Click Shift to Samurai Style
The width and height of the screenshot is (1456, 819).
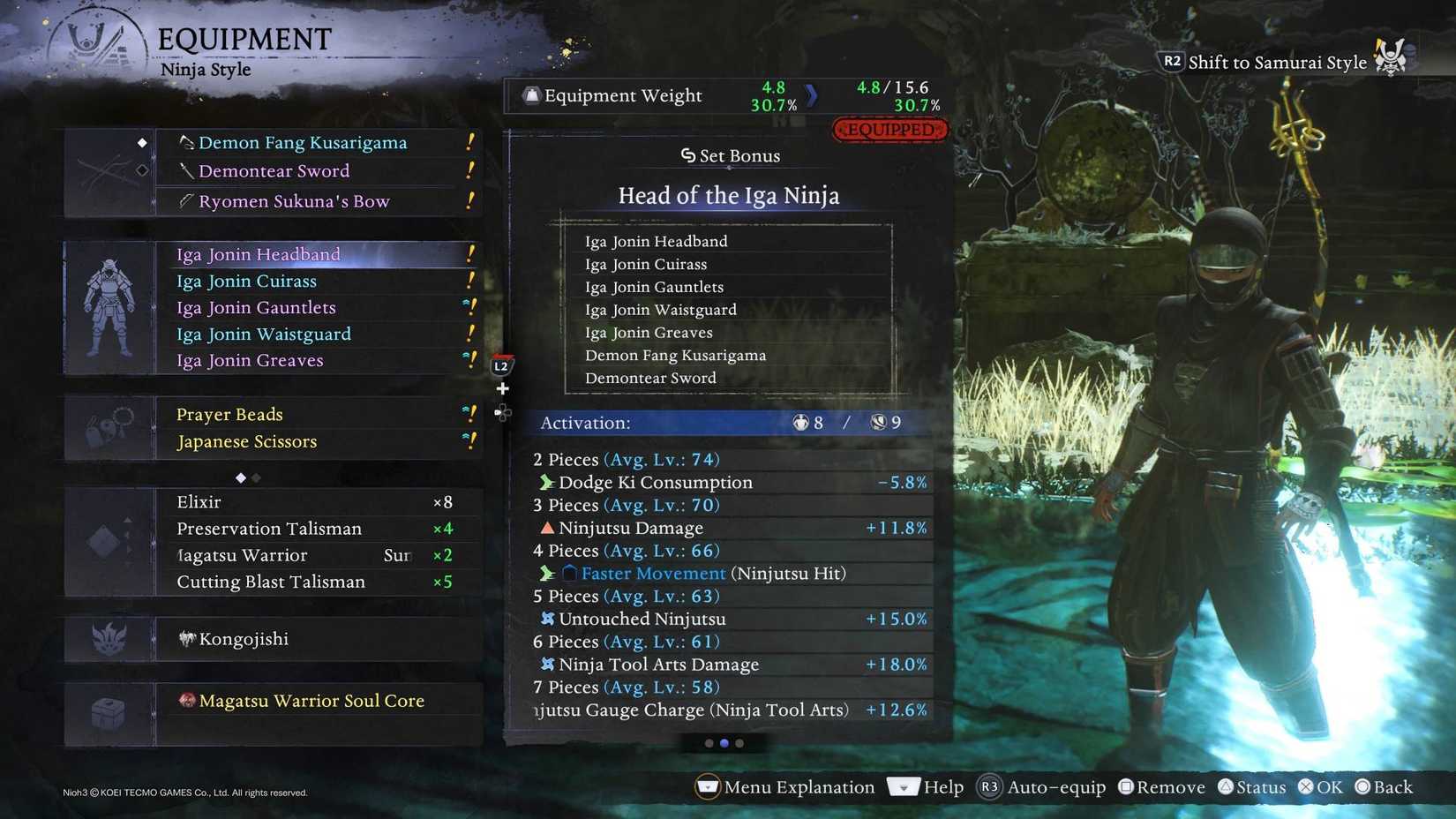point(1277,62)
